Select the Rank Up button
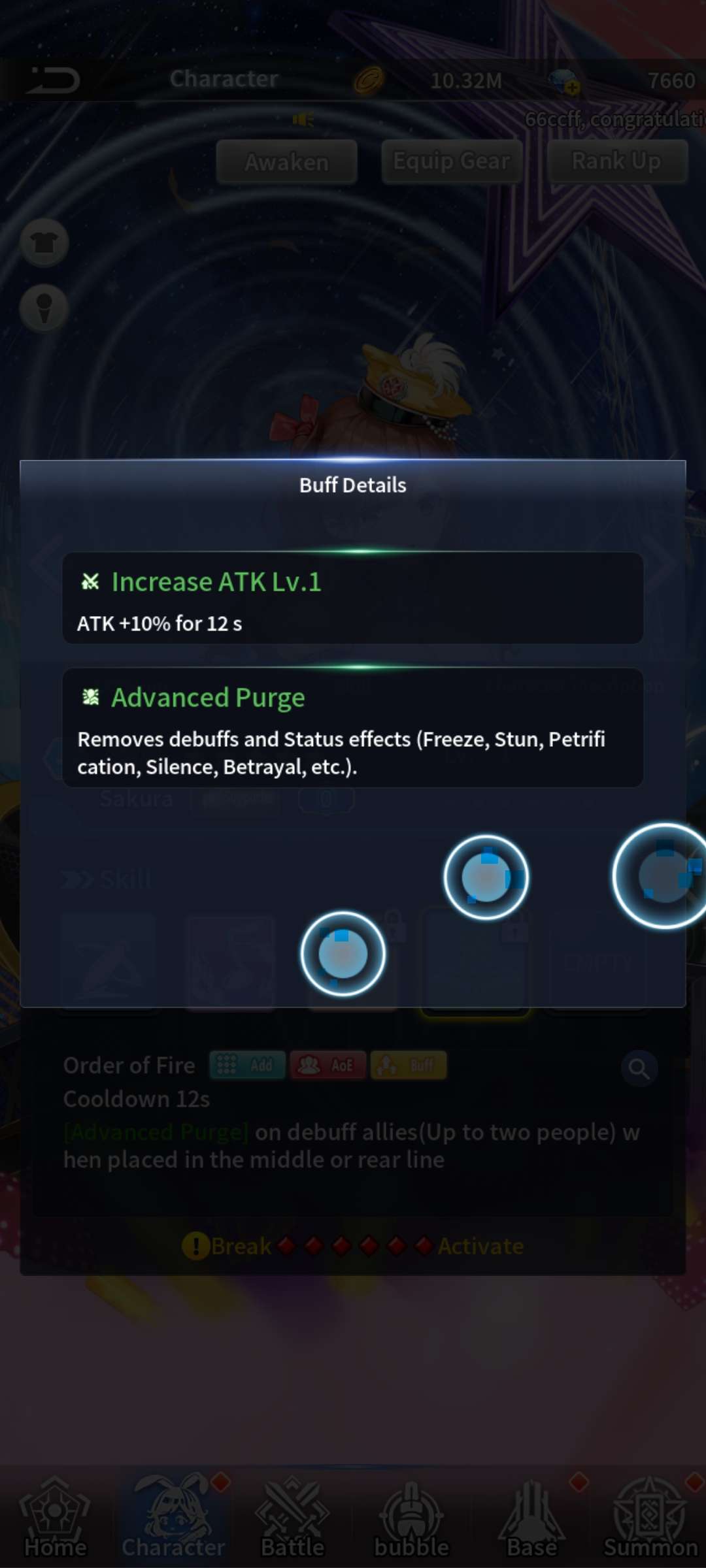Screen dimensions: 706x1568 point(616,161)
